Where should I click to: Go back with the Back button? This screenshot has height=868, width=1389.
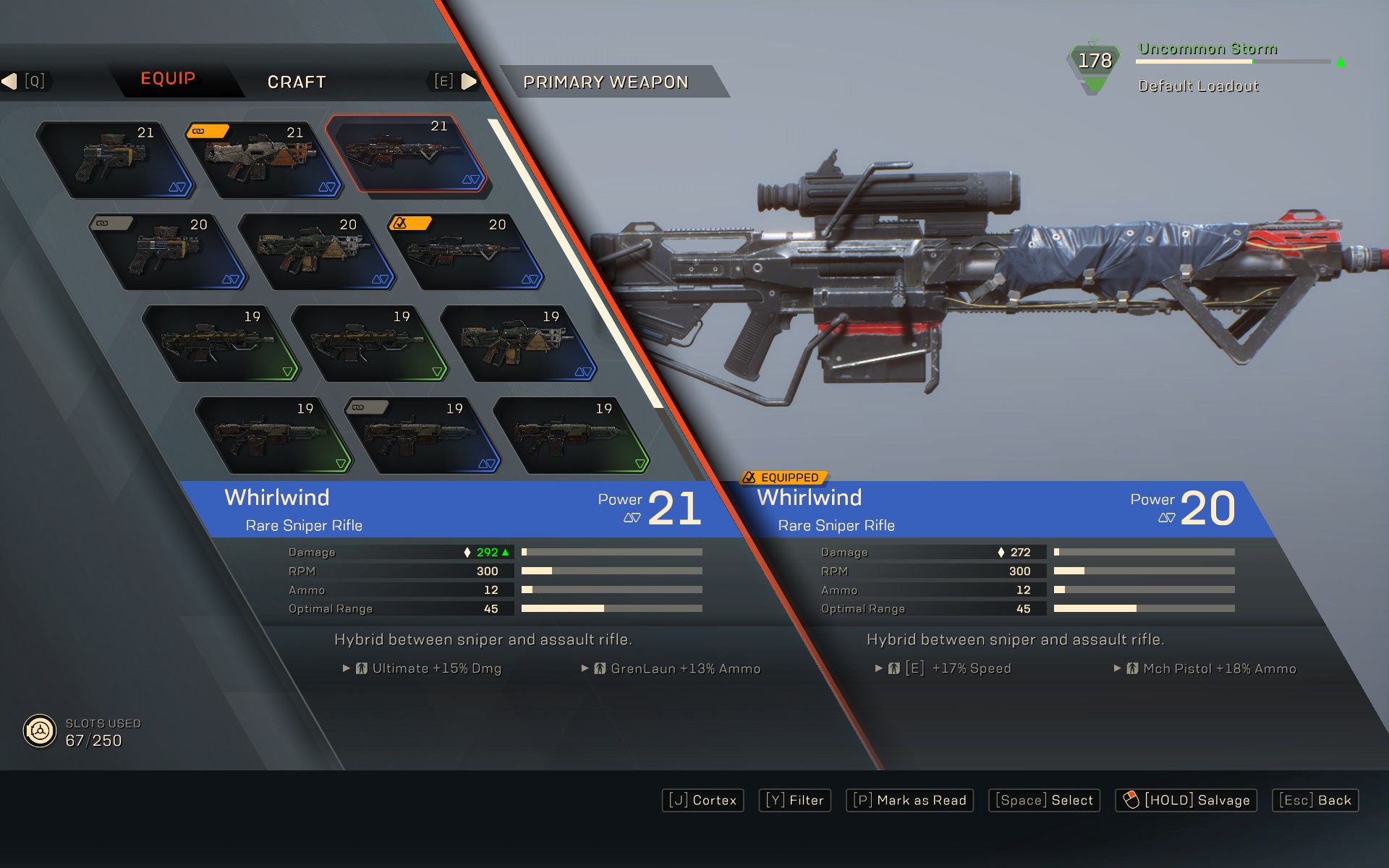click(1315, 800)
